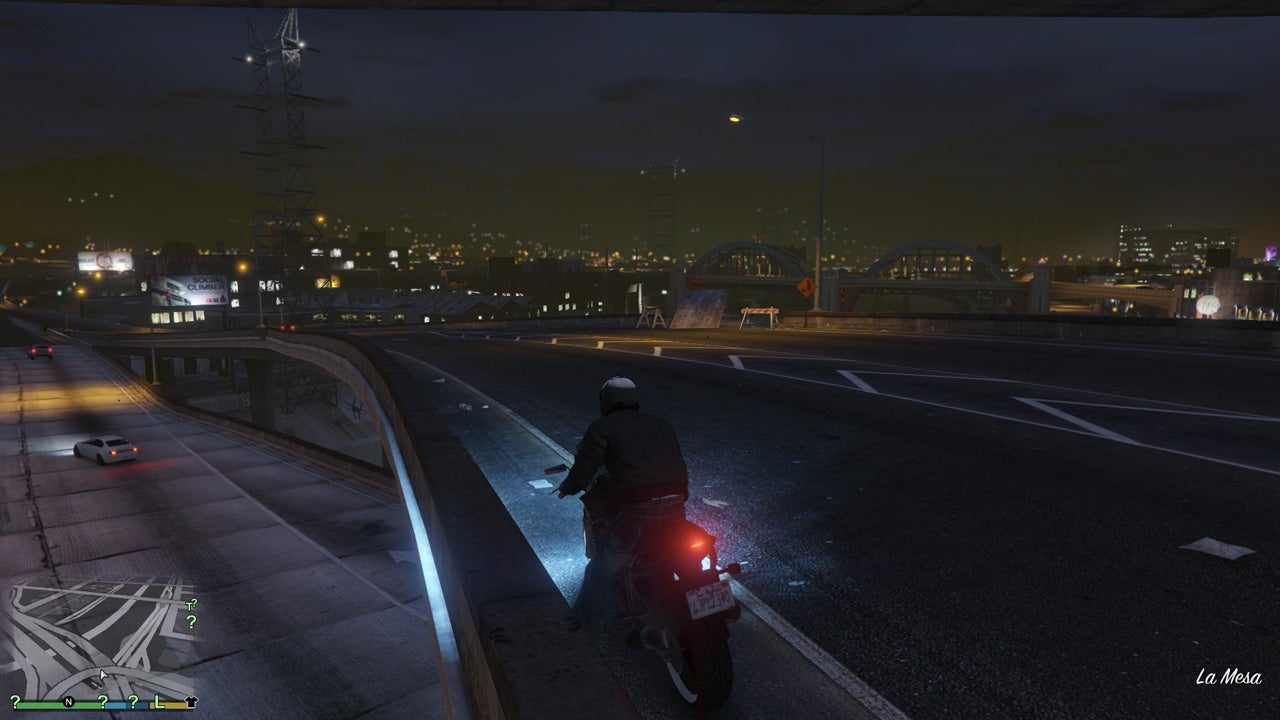Click the question mark next to the ability bar
This screenshot has height=720, width=1280.
pyautogui.click(x=133, y=702)
